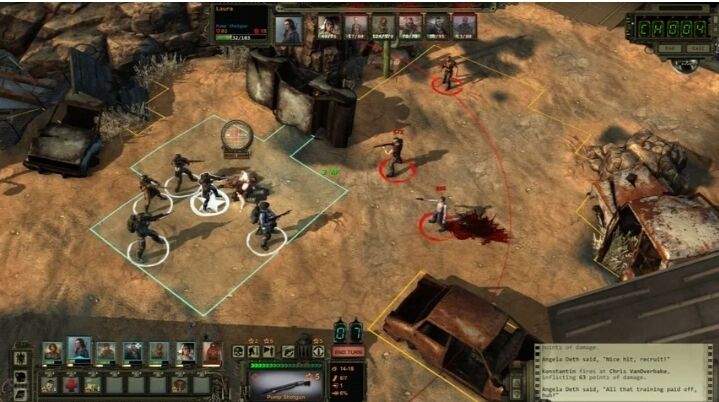Open the combat message log panel
This screenshot has width=719, height=402.
pyautogui.click(x=626, y=370)
